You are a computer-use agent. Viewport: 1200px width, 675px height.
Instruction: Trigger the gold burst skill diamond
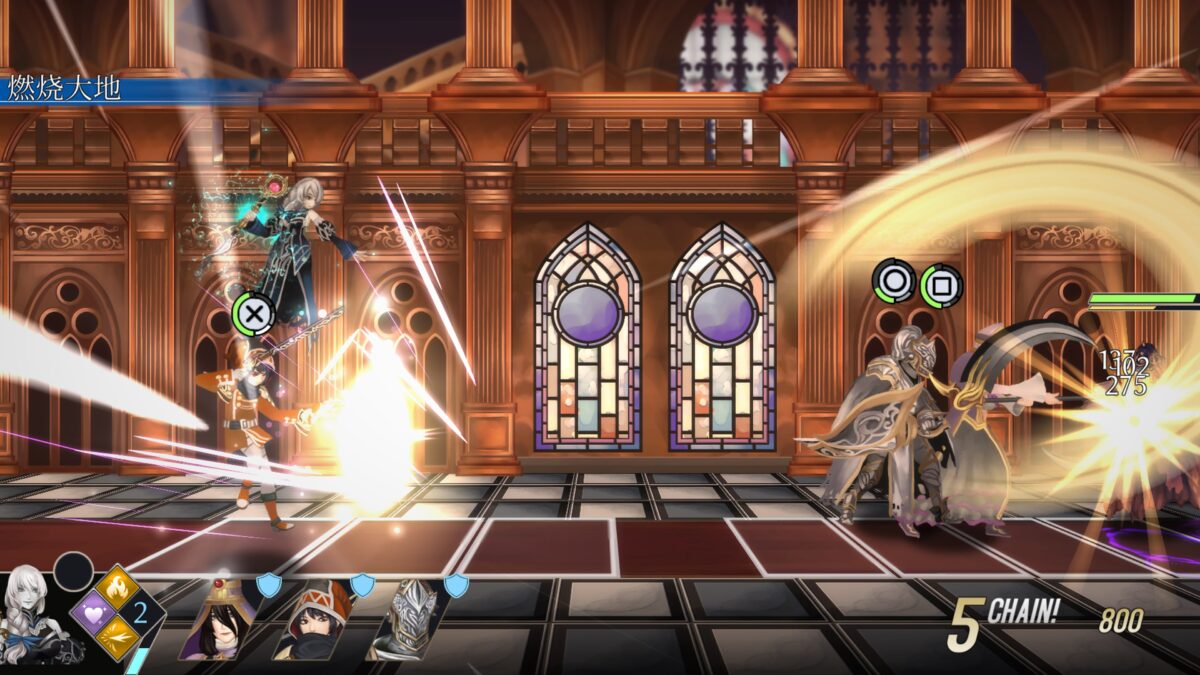pos(117,637)
